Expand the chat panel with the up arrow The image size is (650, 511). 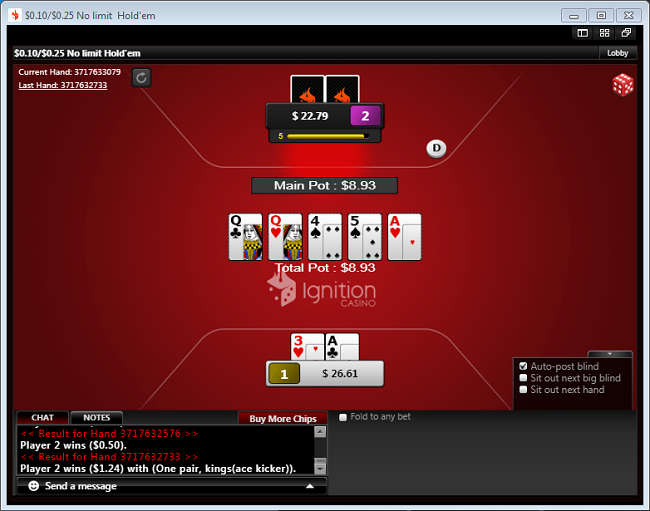[x=310, y=486]
